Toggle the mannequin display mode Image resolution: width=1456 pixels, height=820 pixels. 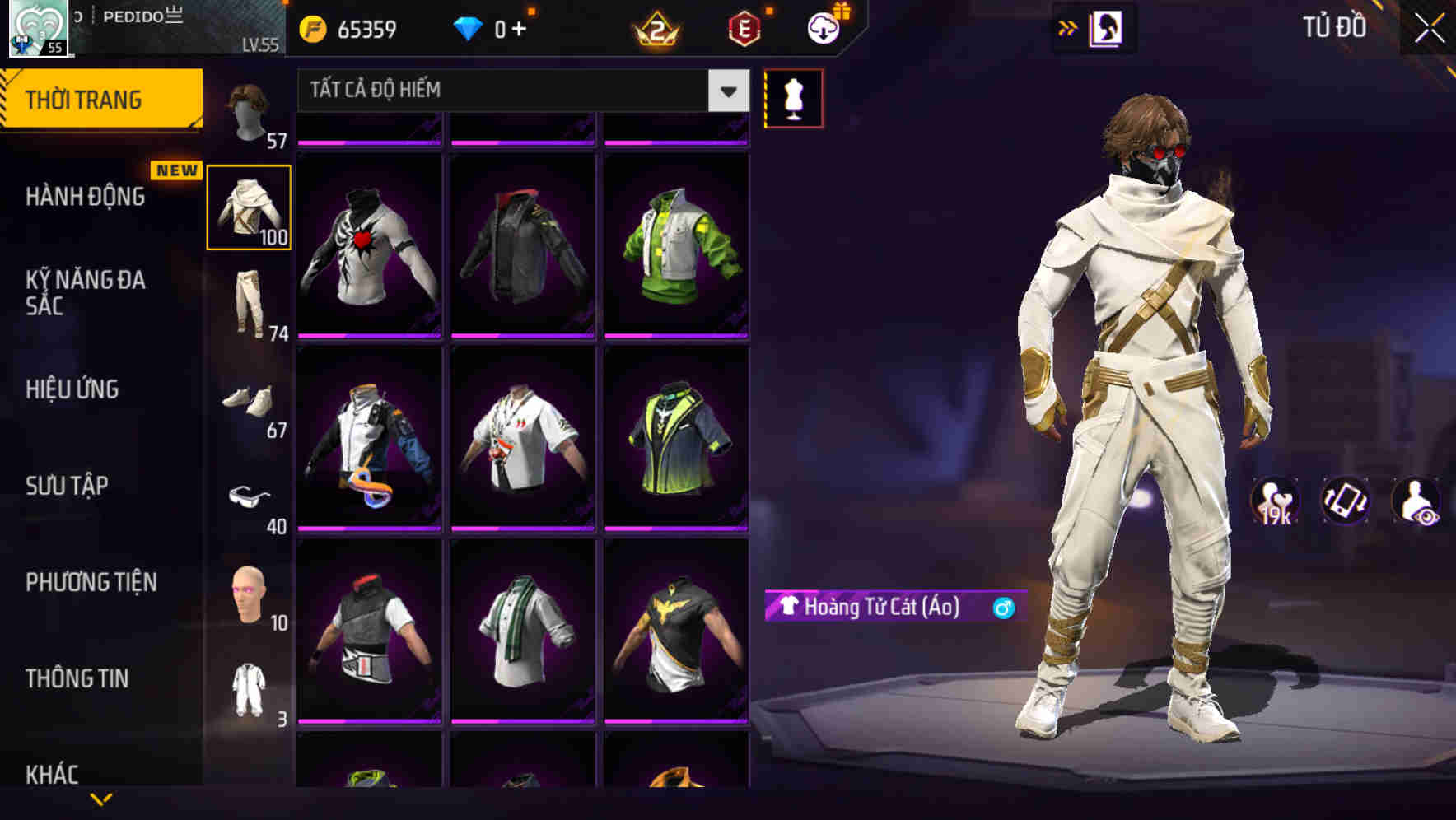coord(793,97)
